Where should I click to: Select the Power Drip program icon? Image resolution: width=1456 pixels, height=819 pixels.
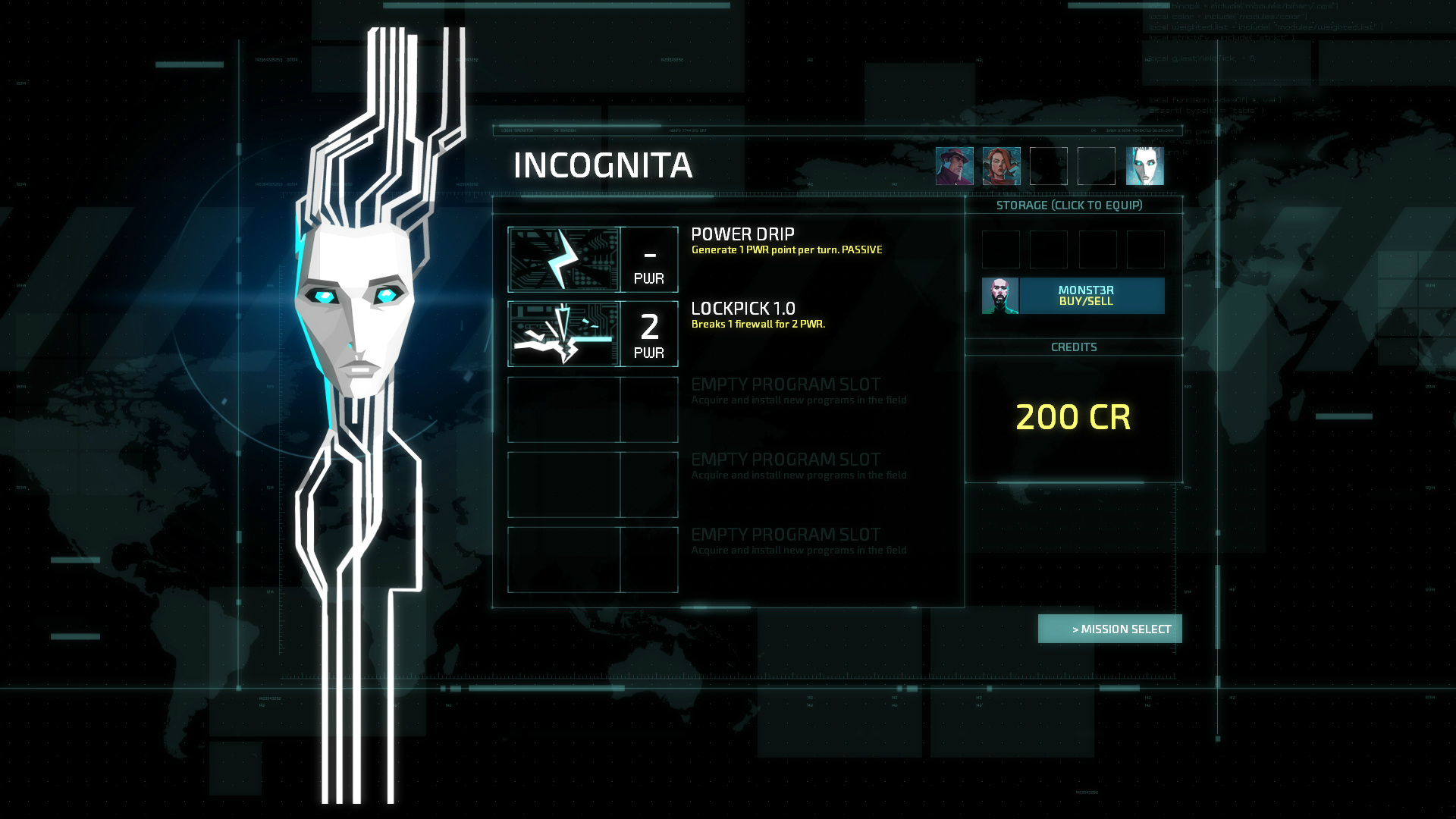coord(565,259)
